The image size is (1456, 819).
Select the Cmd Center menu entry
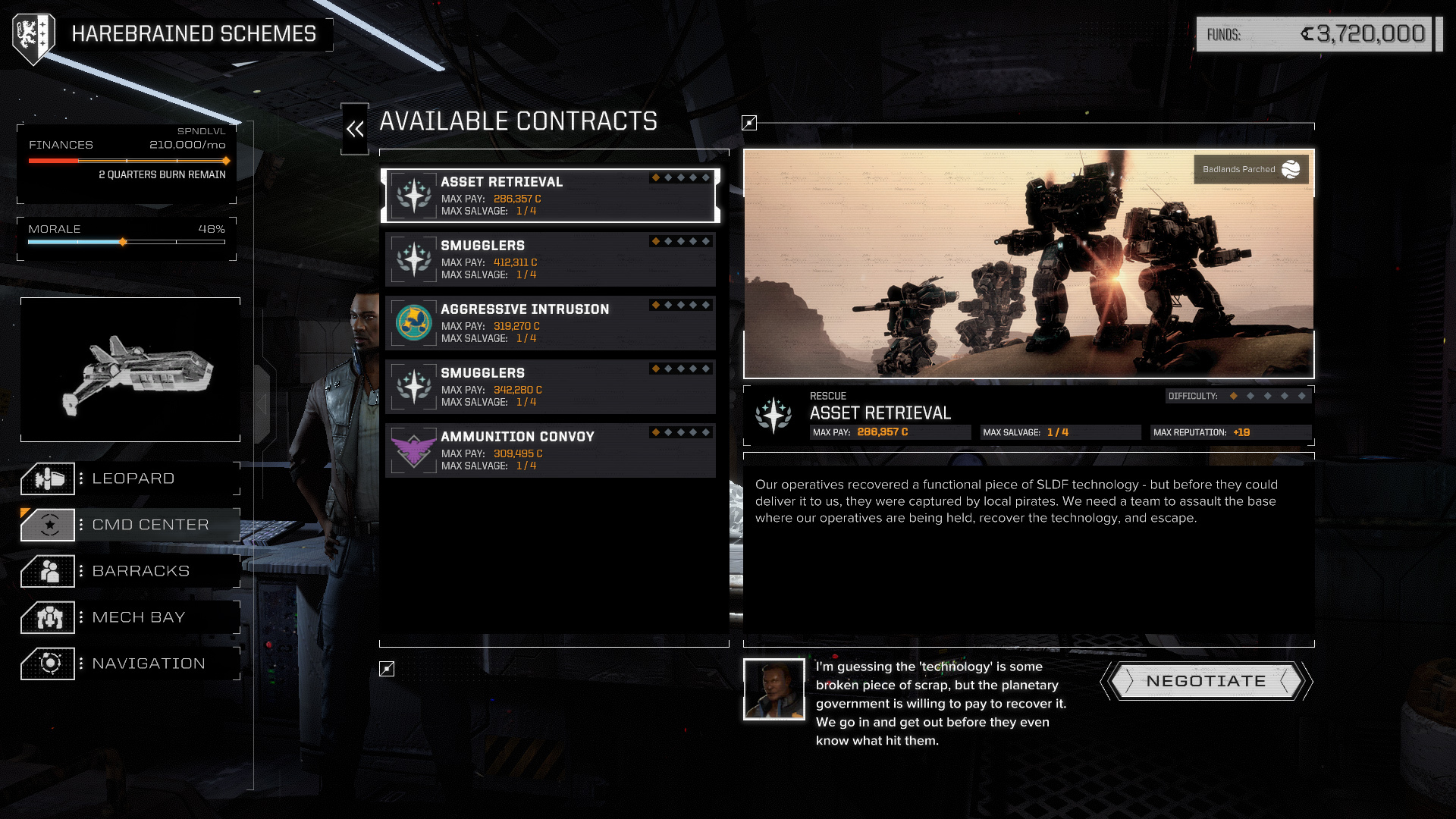point(149,525)
